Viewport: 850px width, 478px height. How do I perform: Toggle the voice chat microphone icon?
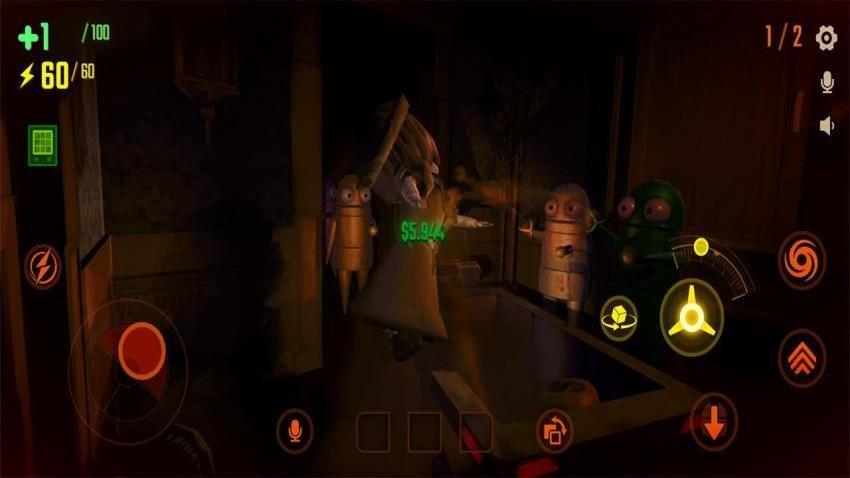tap(827, 83)
